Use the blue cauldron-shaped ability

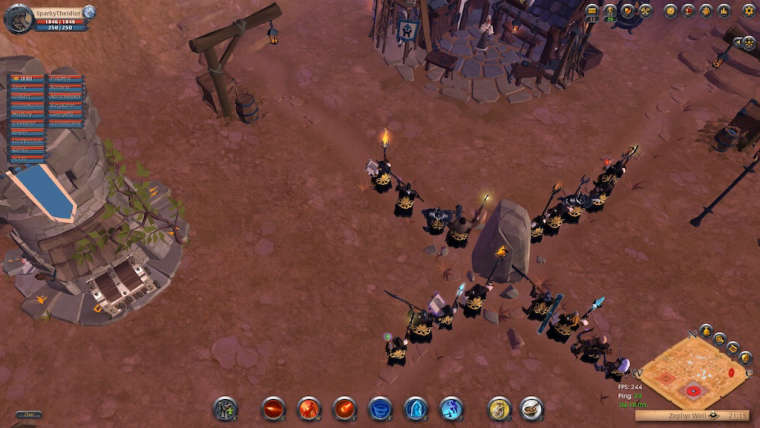tap(380, 408)
